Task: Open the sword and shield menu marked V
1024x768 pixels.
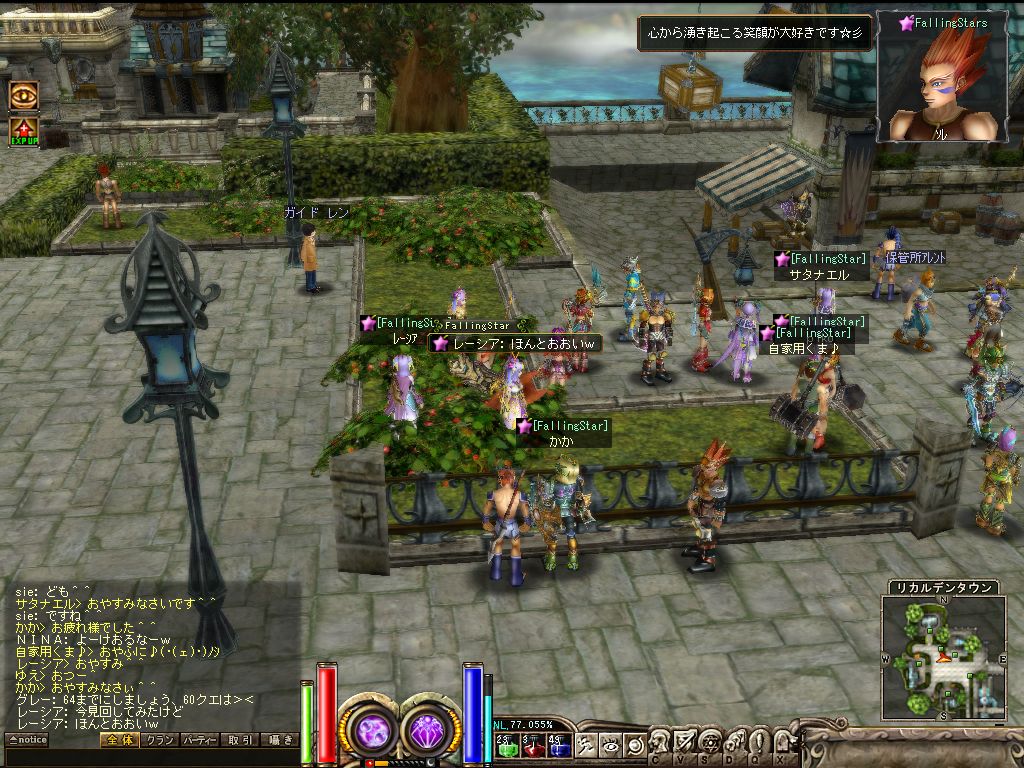Action: (x=684, y=744)
